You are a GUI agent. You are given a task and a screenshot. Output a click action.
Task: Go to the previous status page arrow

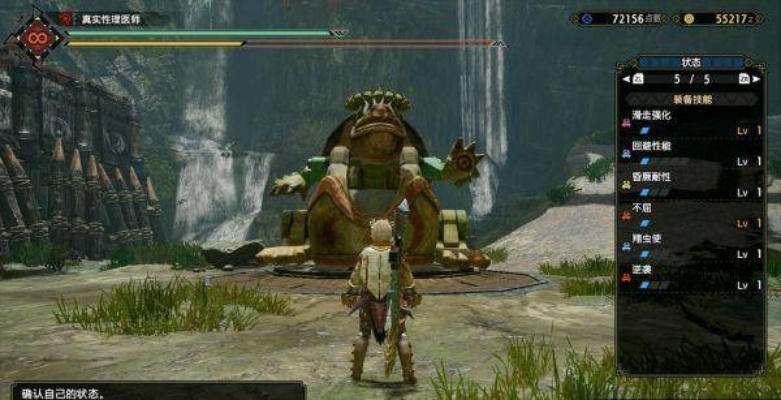(637, 78)
